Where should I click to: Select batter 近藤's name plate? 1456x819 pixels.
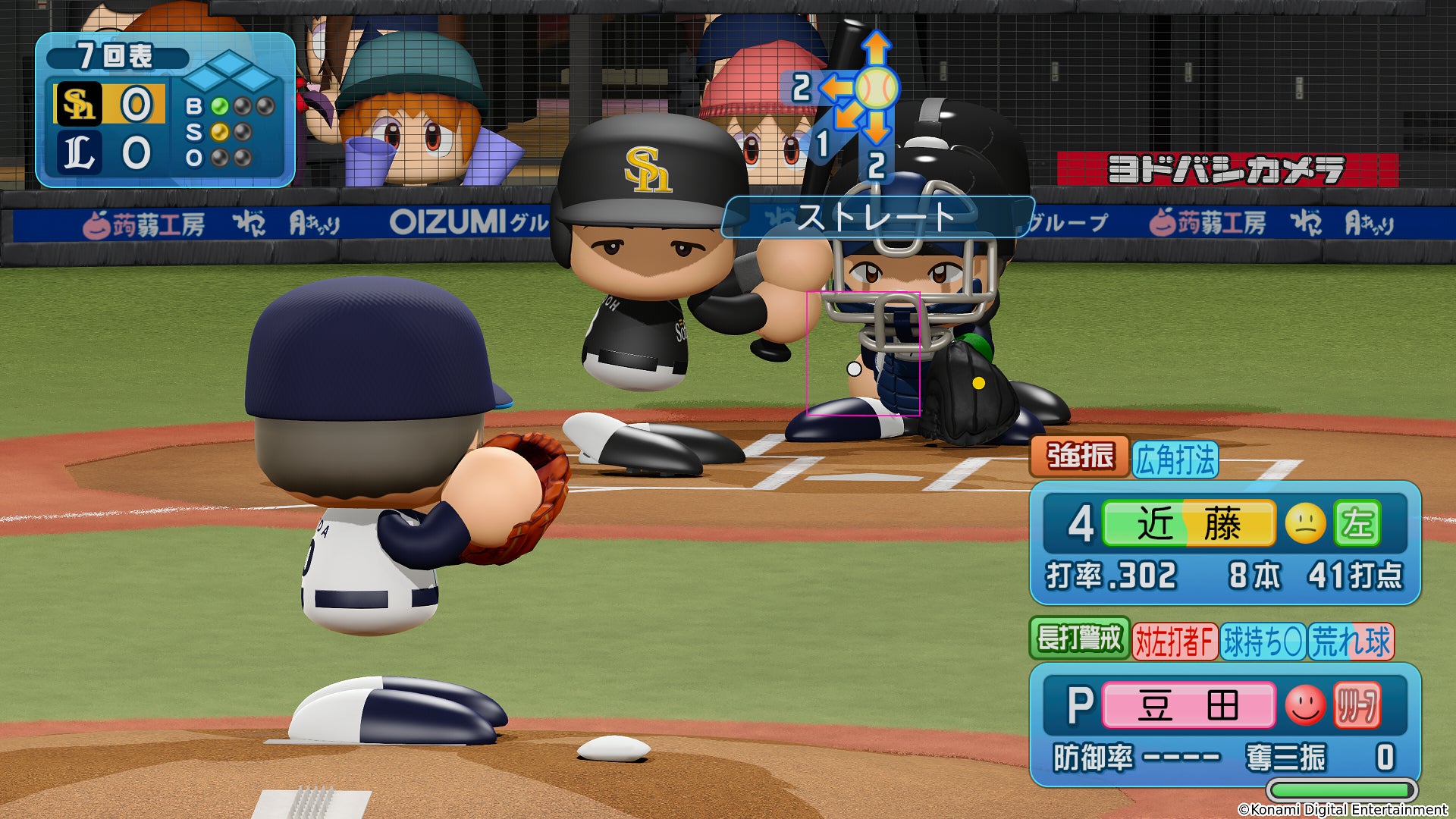[x=1188, y=524]
